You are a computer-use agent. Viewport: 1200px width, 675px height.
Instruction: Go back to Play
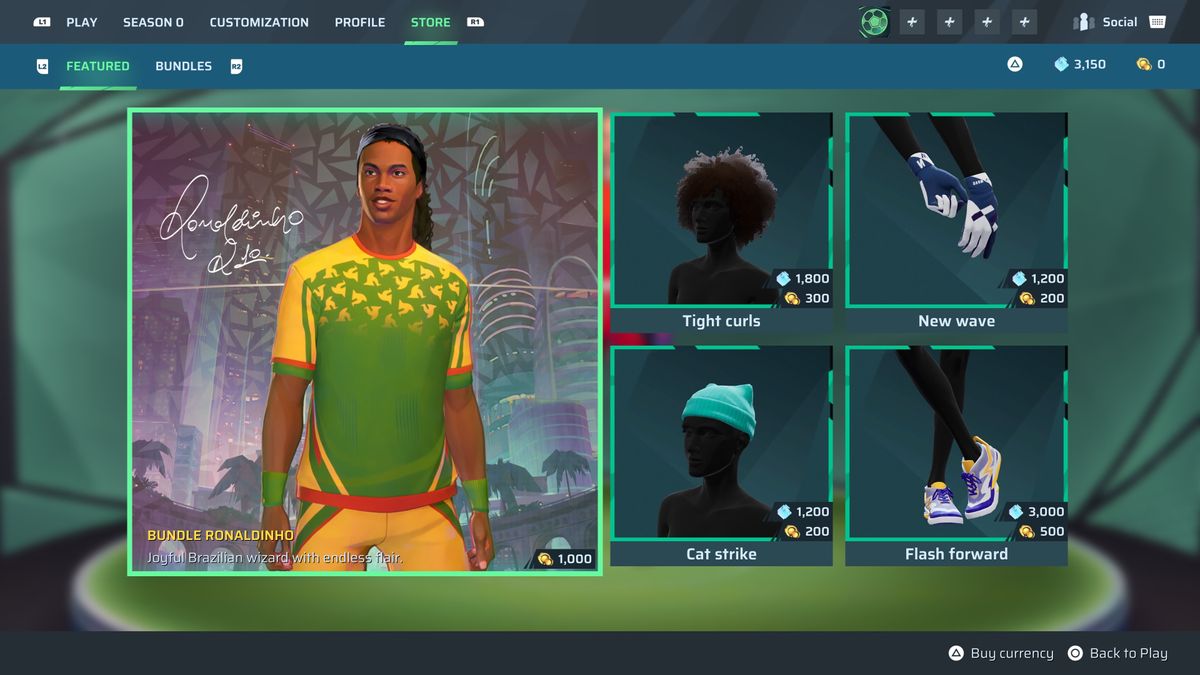[x=1117, y=653]
